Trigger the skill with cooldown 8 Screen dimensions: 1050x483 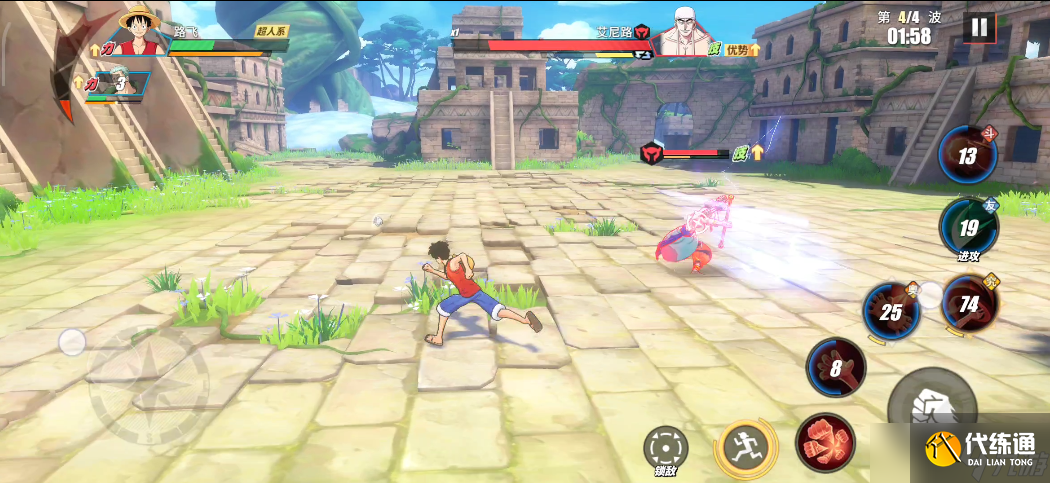[836, 366]
